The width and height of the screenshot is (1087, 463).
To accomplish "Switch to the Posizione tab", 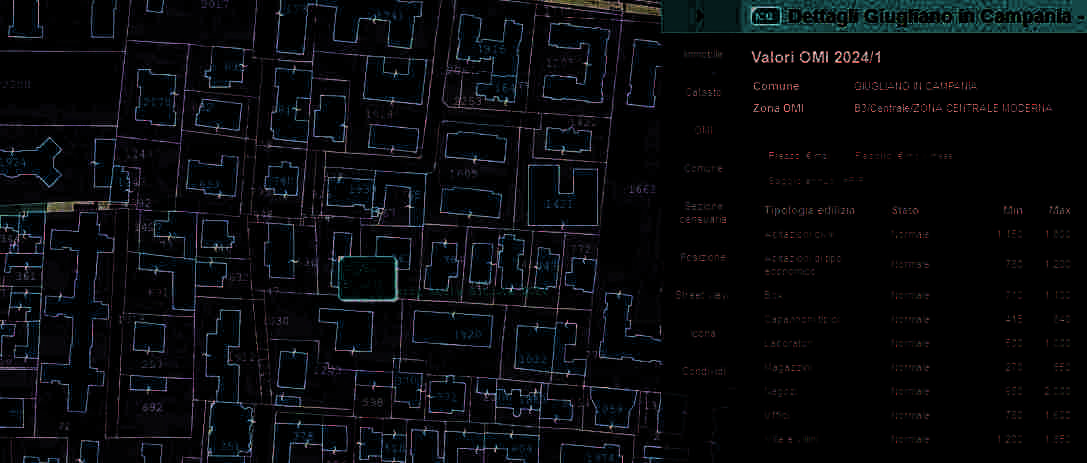I will tap(702, 257).
